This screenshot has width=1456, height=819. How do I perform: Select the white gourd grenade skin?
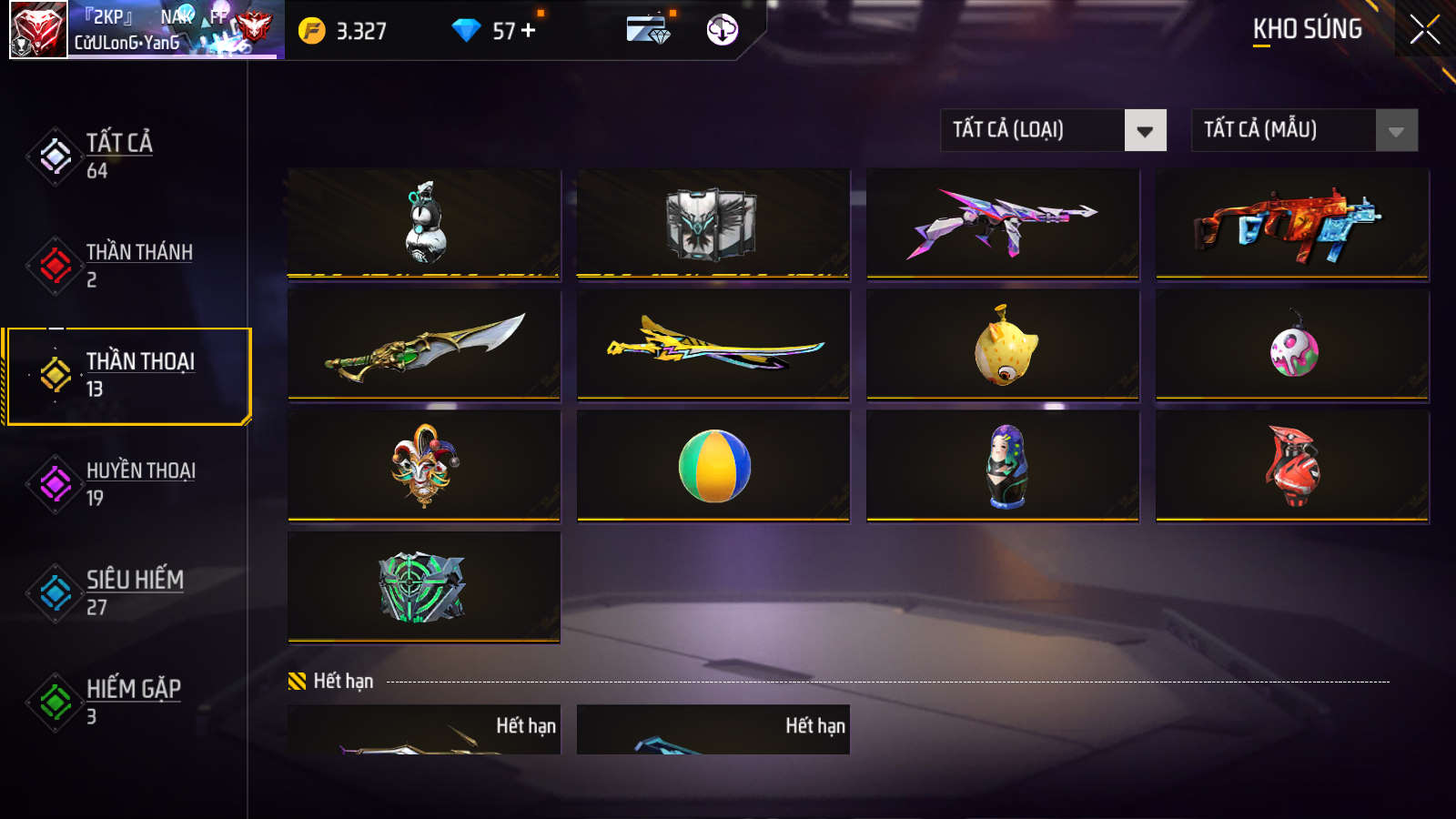pyautogui.click(x=424, y=223)
